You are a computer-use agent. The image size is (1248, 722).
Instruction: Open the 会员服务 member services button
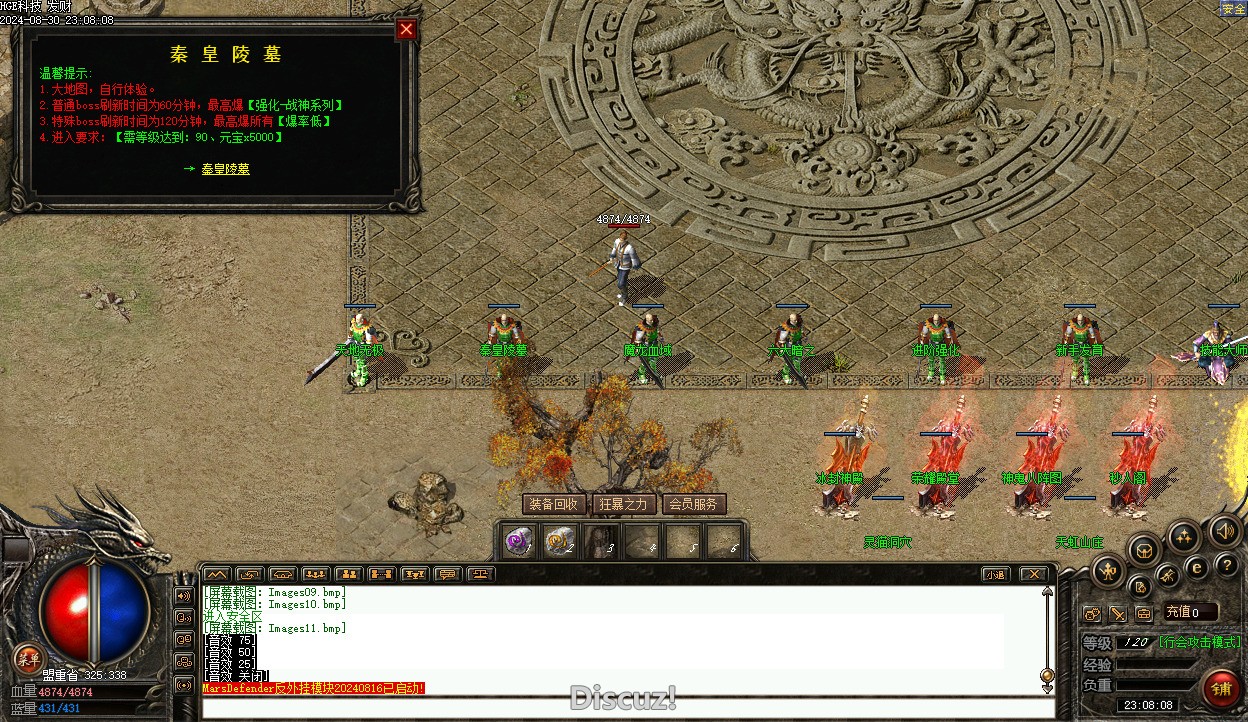point(693,504)
